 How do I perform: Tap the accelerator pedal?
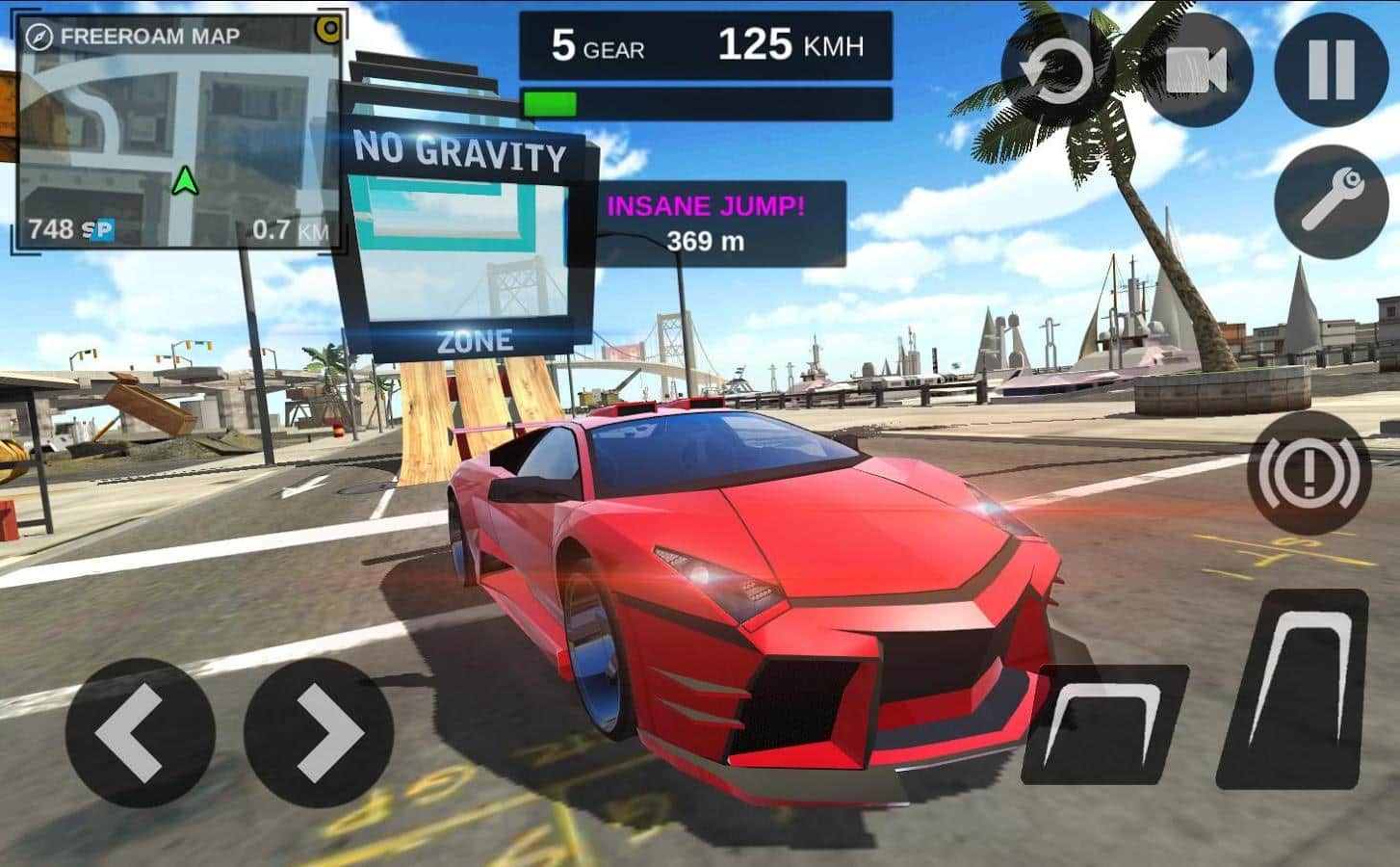coord(1294,689)
